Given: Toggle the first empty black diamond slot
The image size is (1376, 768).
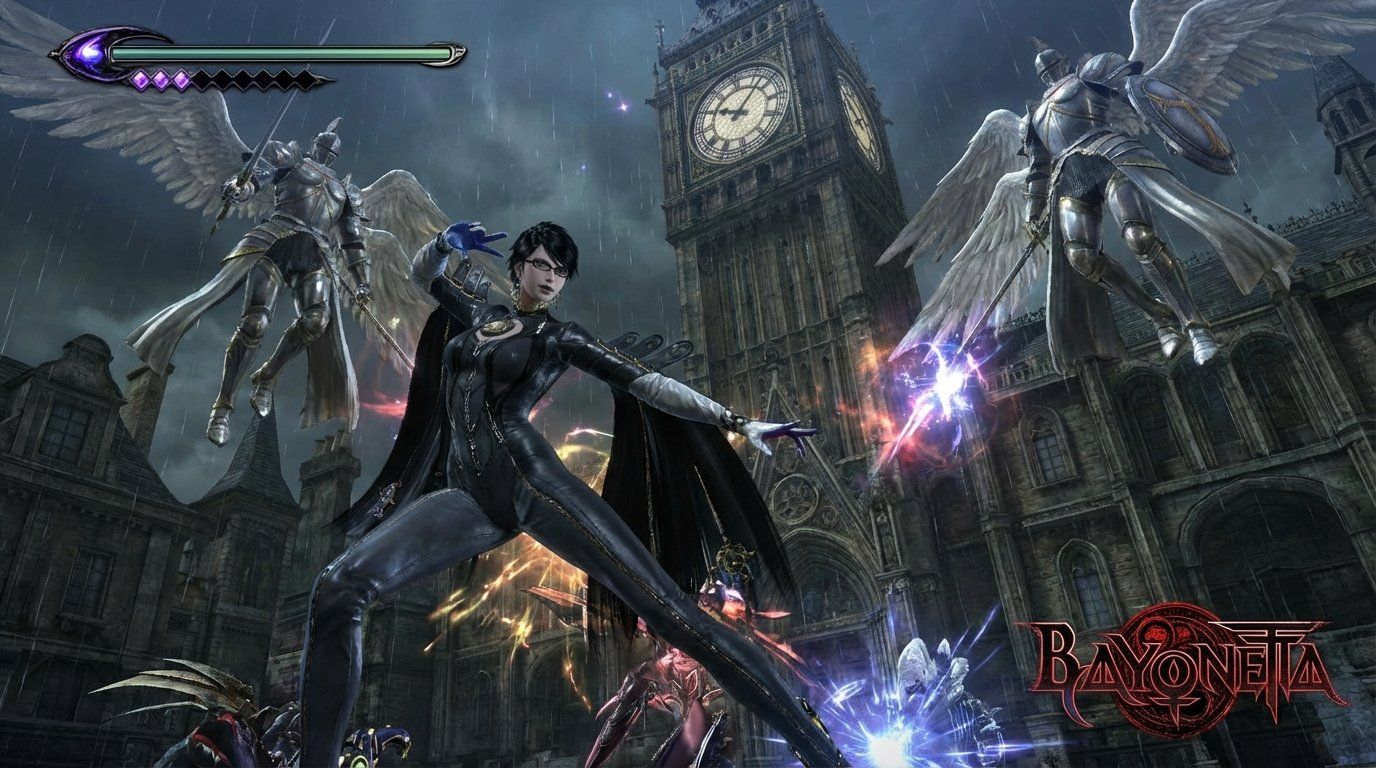Looking at the screenshot, I should [203, 80].
